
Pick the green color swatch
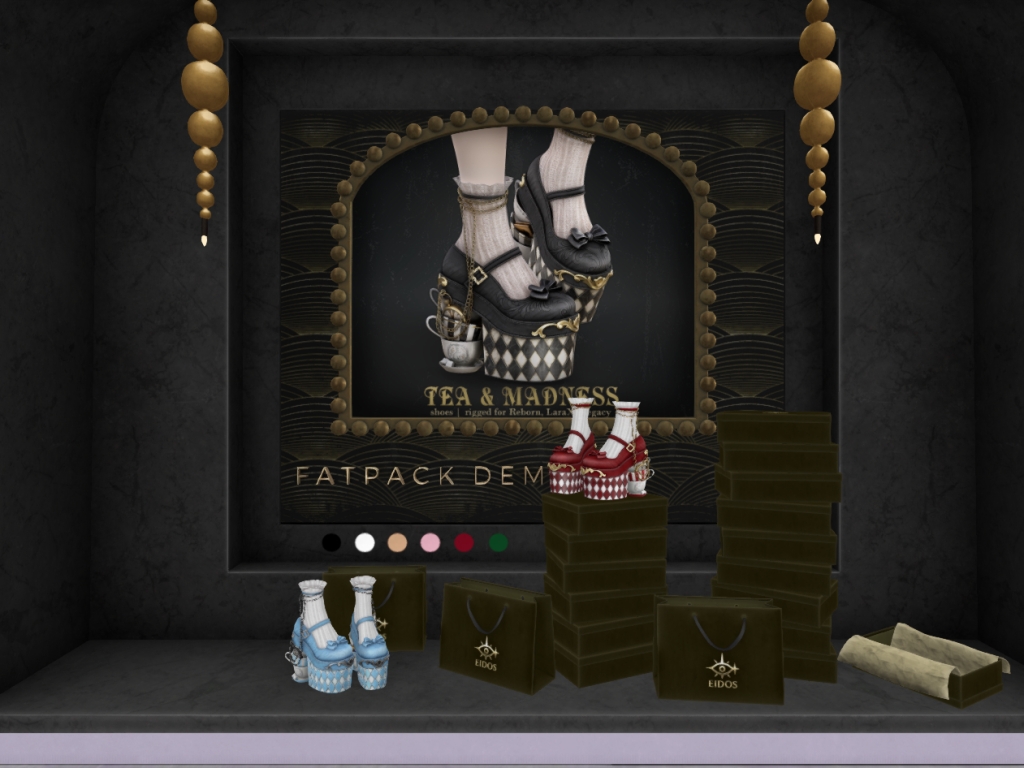tap(498, 542)
